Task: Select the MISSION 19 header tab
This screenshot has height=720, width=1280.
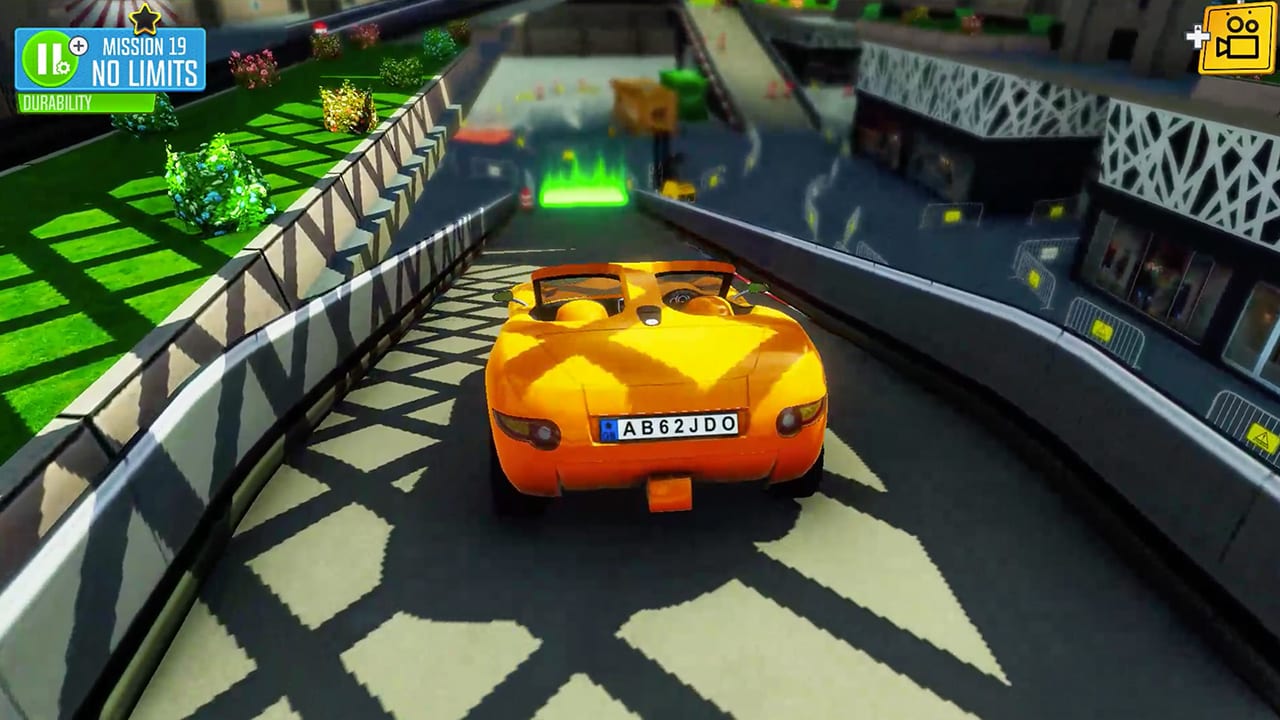Action: click(146, 45)
